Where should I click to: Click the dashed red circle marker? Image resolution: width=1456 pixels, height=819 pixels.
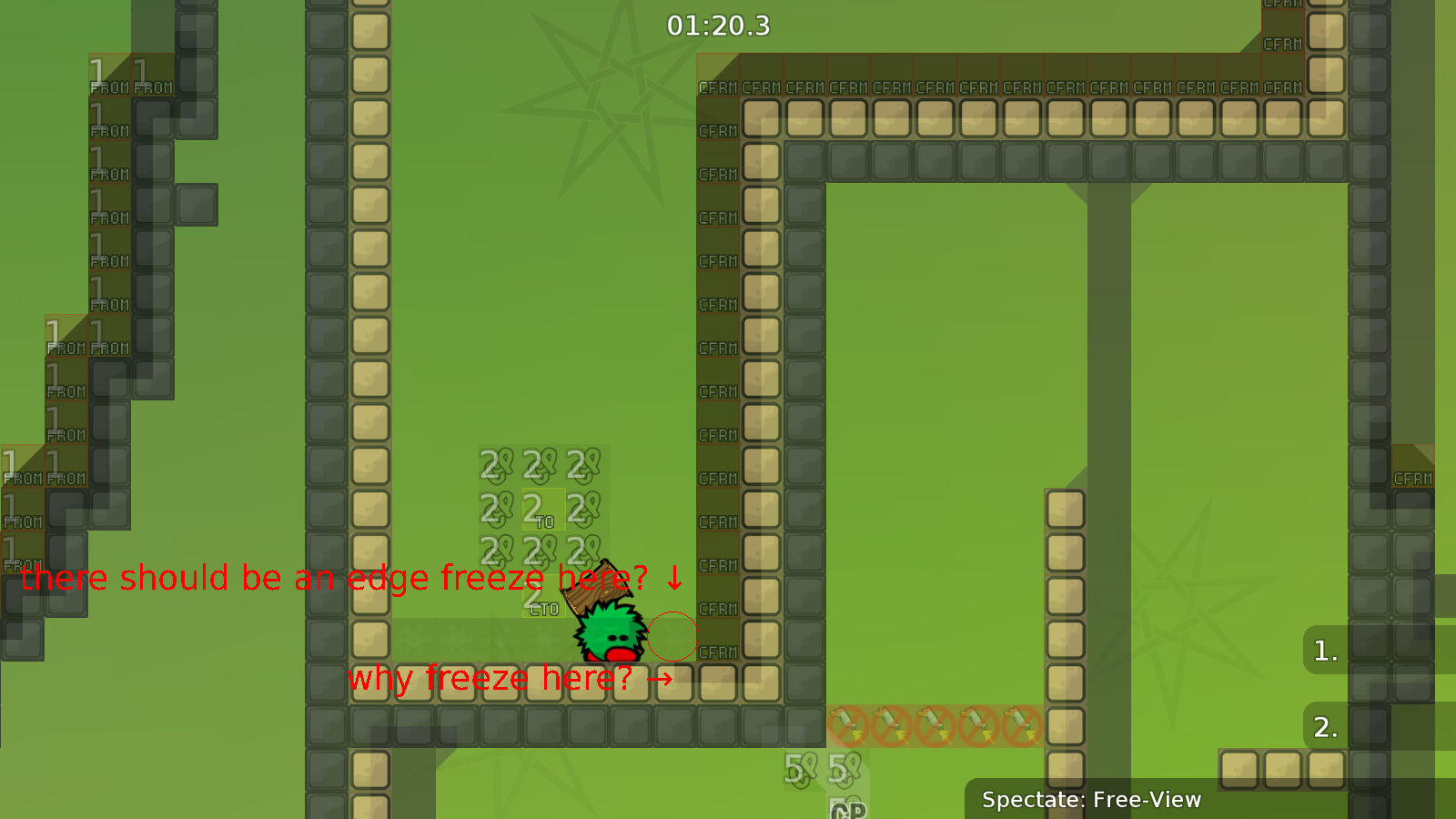(672, 637)
